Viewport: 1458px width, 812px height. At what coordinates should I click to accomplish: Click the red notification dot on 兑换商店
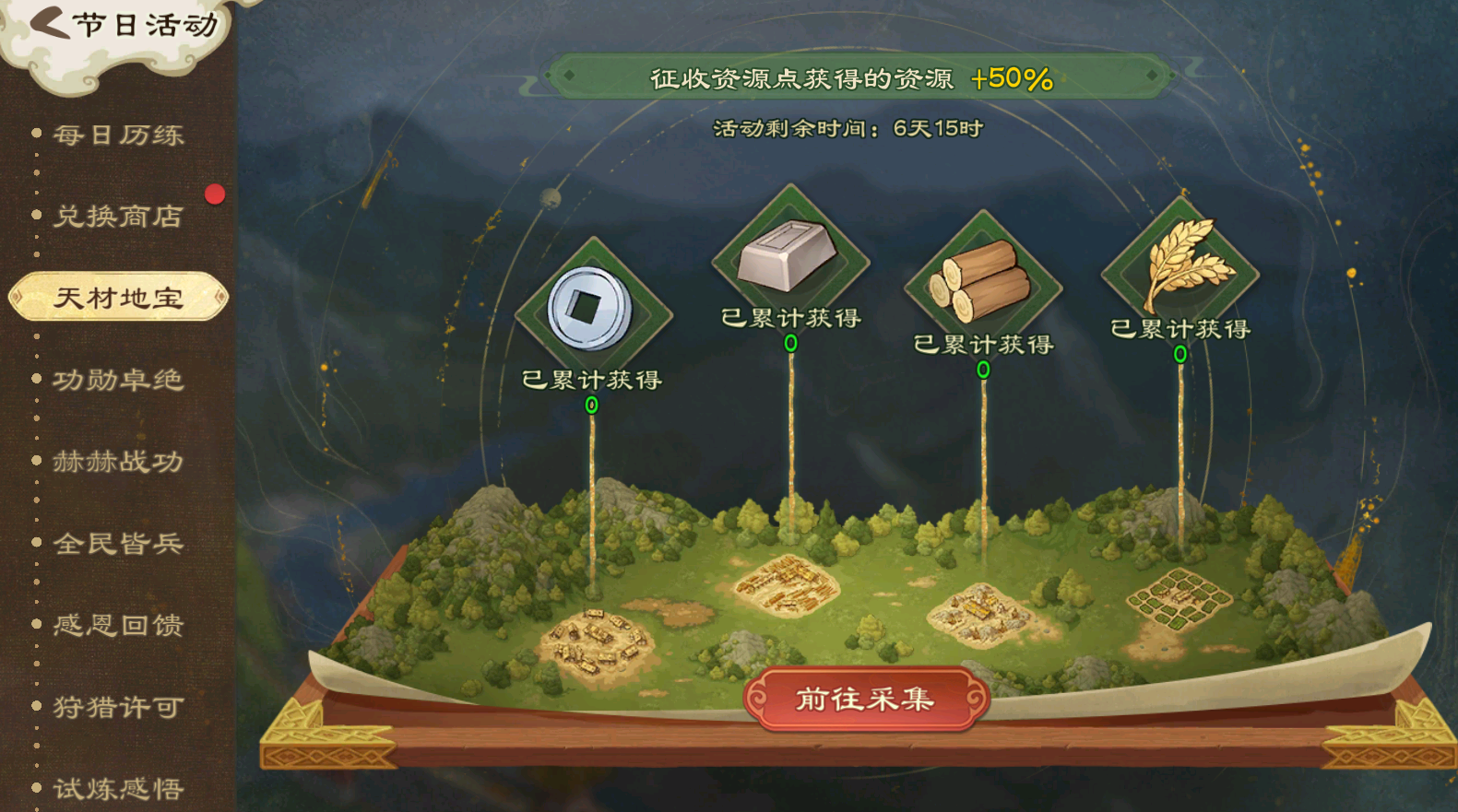coord(213,194)
